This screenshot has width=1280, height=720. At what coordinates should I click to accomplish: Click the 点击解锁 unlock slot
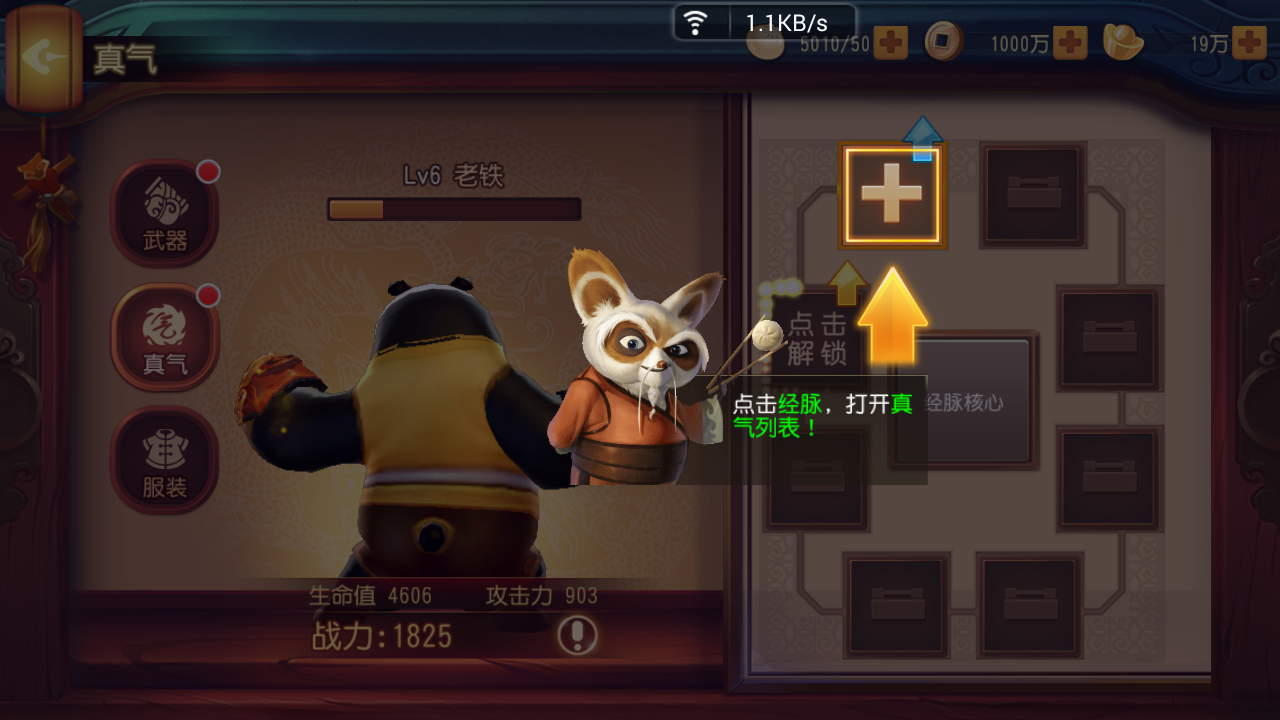[816, 337]
